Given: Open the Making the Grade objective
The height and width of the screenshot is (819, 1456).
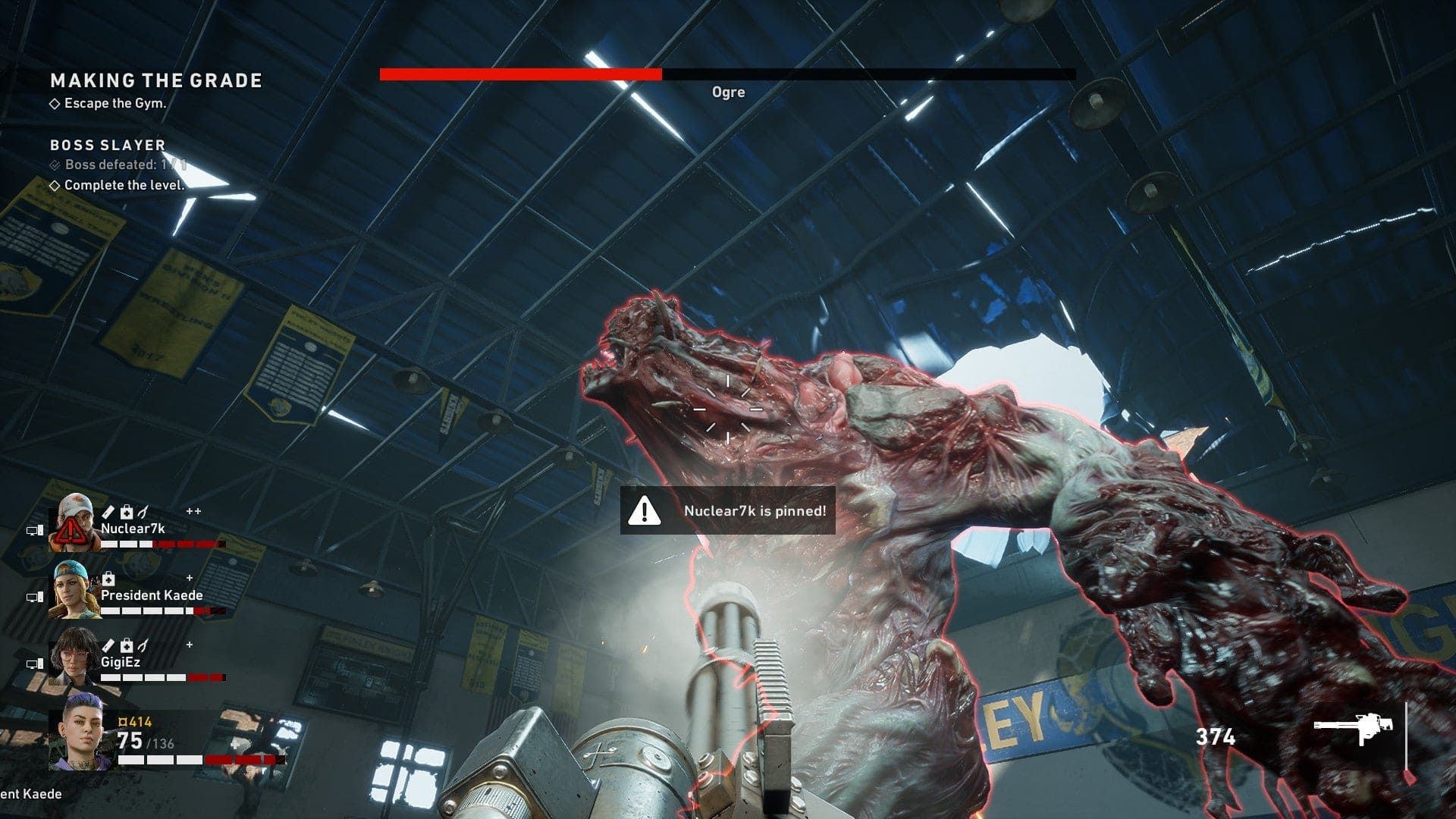Looking at the screenshot, I should pyautogui.click(x=156, y=80).
